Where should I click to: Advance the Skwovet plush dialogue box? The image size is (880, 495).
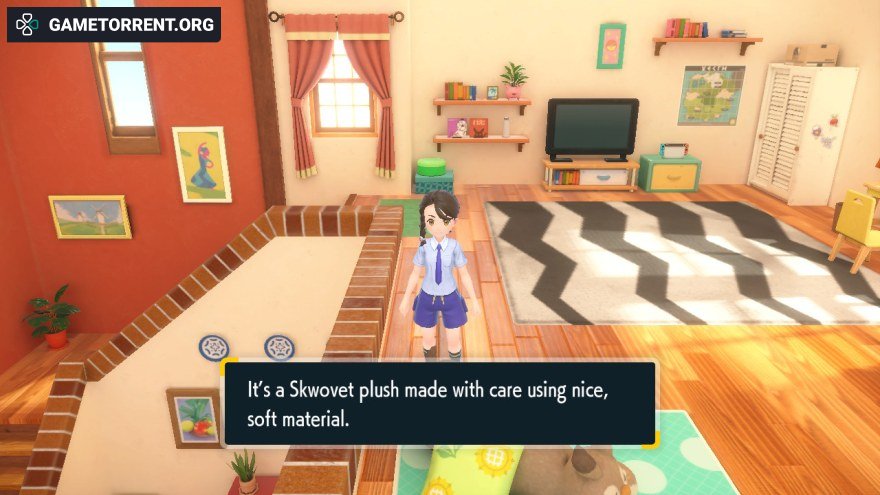439,403
